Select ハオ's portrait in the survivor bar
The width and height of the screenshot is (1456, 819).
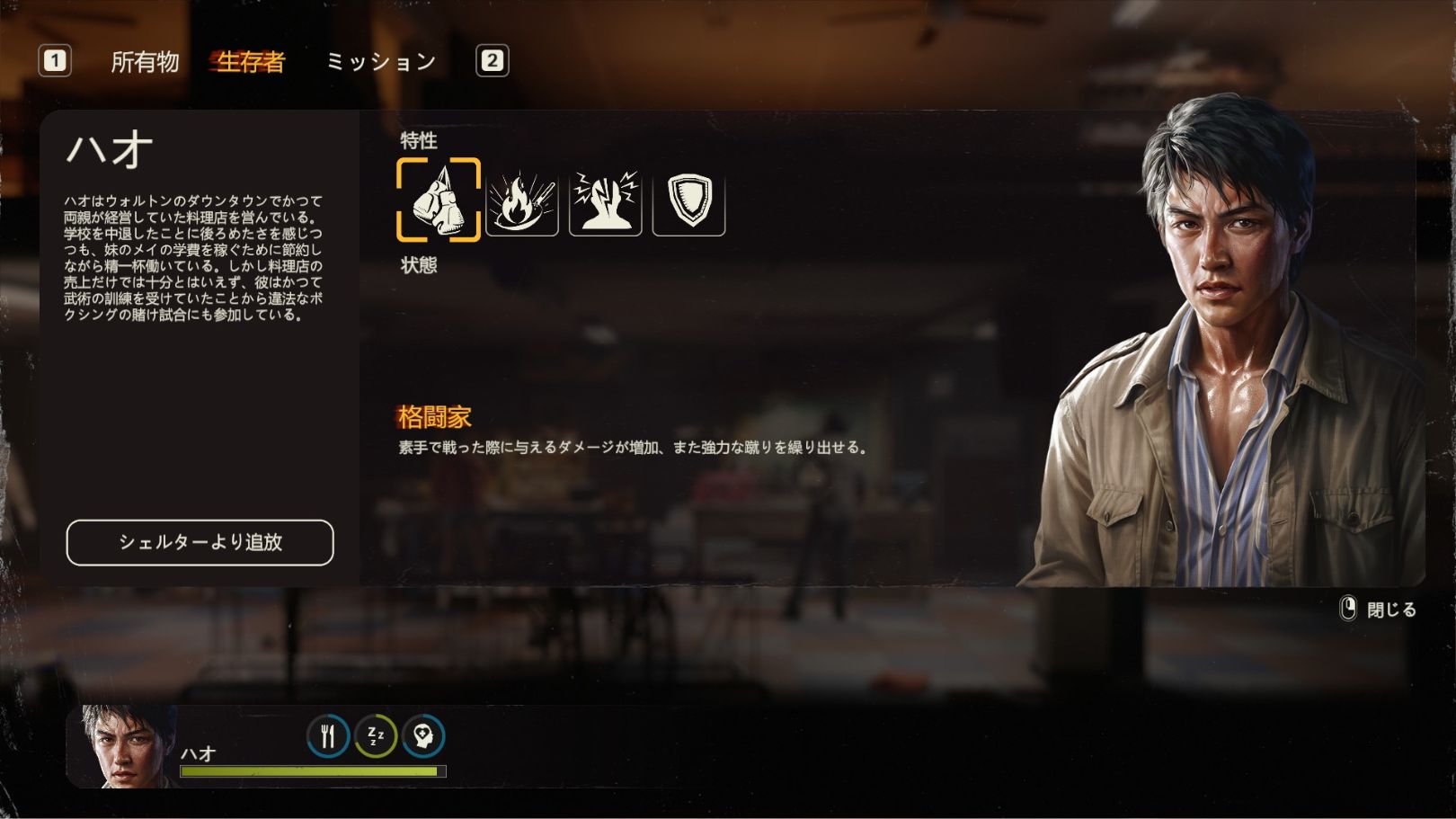point(125,745)
